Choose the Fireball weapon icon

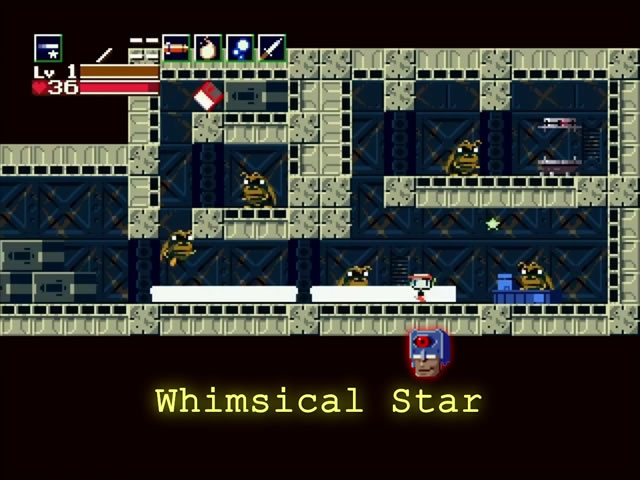[x=207, y=47]
